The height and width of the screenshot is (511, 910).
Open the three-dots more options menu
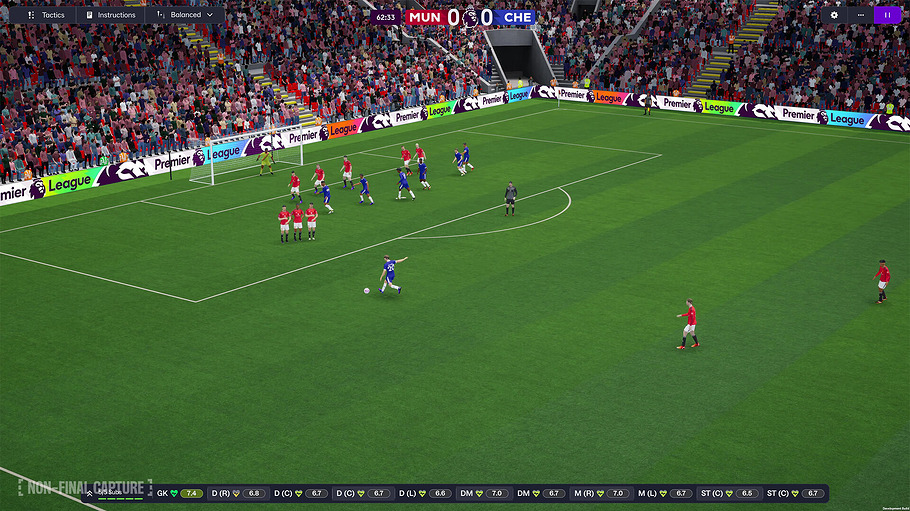tap(860, 15)
